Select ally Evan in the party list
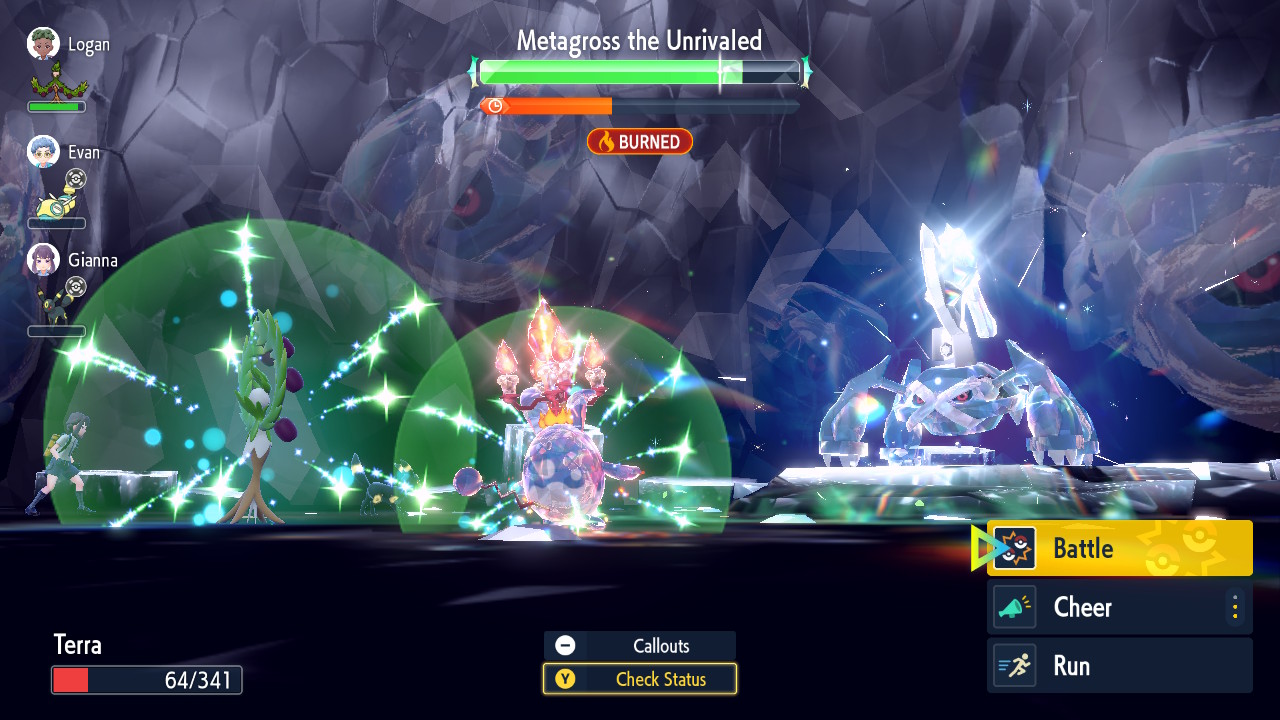This screenshot has height=720, width=1280. click(x=65, y=153)
